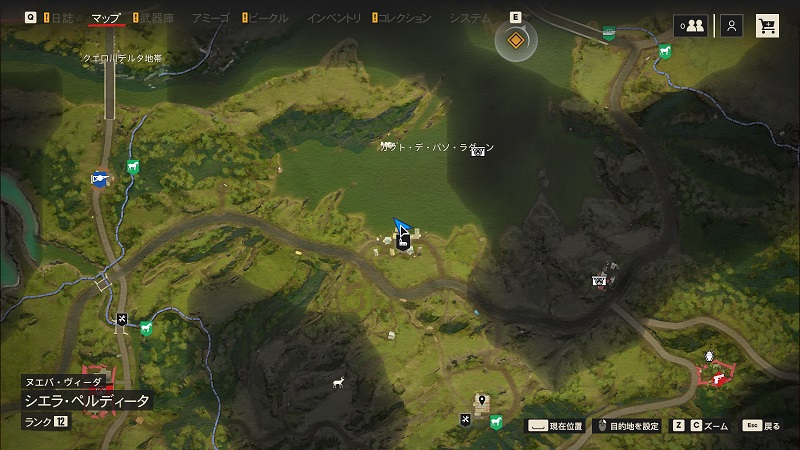This screenshot has width=800, height=450.
Task: Click the player profile icon
Action: point(732,26)
